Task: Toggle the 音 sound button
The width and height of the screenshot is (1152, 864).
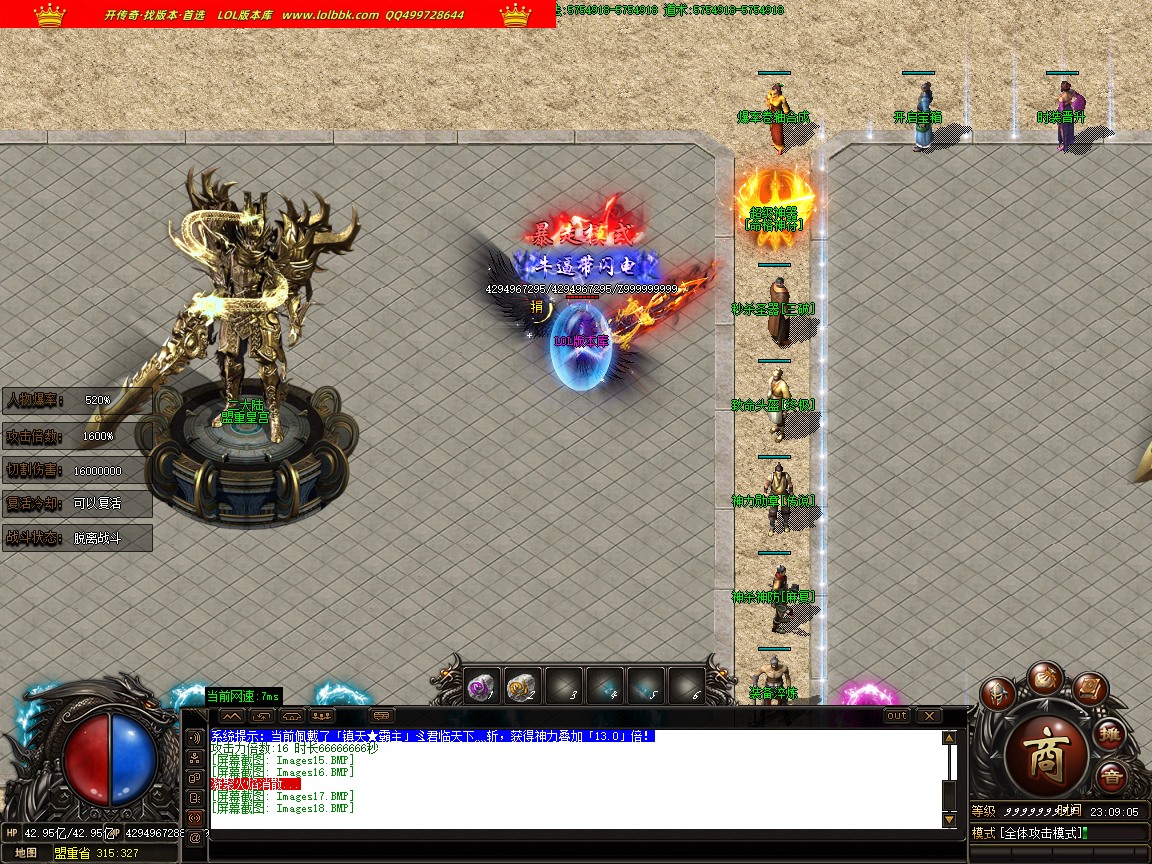Action: (x=1110, y=777)
